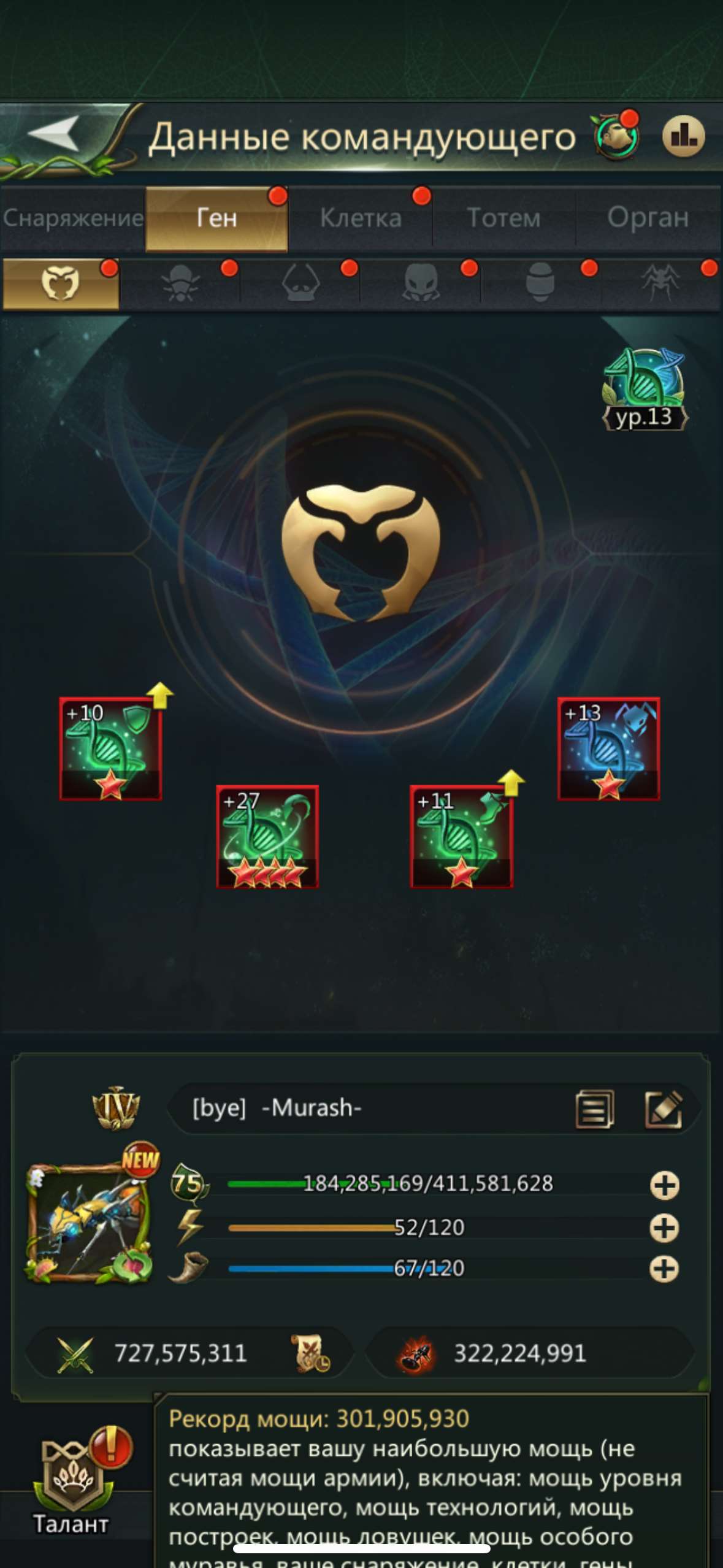Switch to the Снаряжение tab
This screenshot has height=1568, width=723.
click(x=73, y=218)
